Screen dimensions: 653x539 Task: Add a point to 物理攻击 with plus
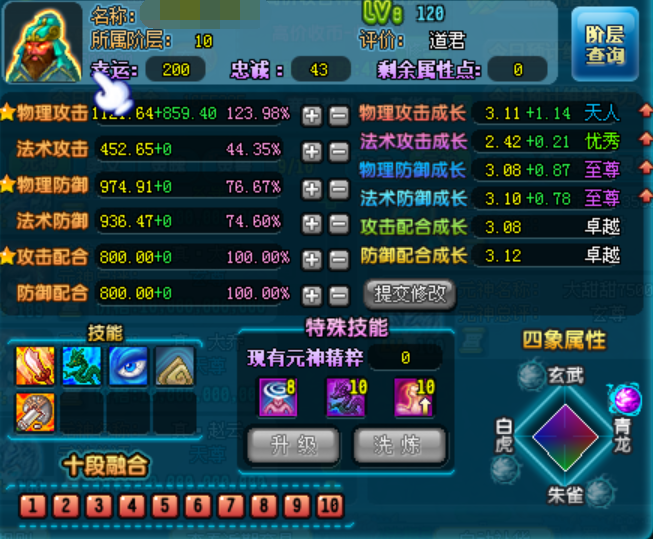coord(312,114)
